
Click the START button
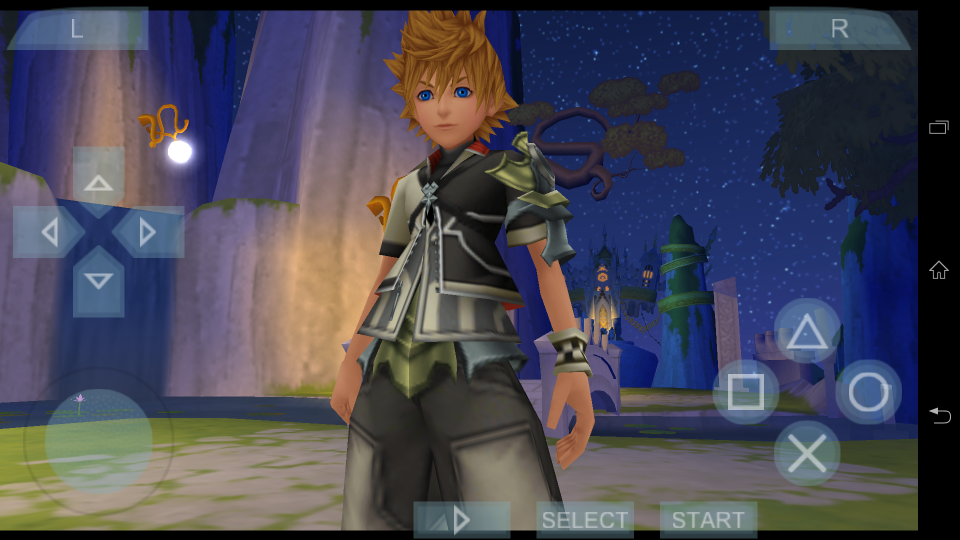coord(708,520)
